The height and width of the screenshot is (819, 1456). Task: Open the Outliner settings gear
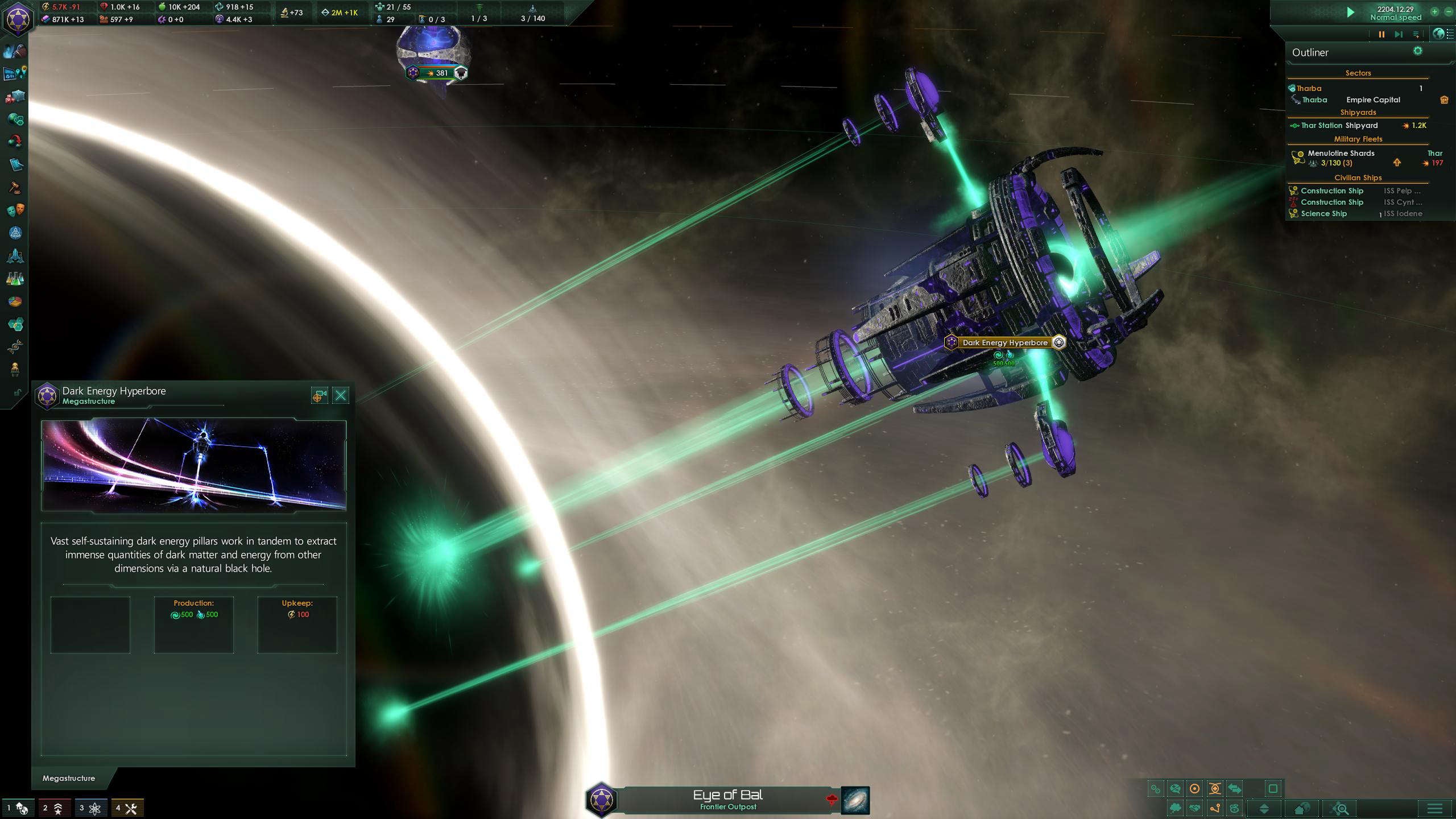(1418, 51)
